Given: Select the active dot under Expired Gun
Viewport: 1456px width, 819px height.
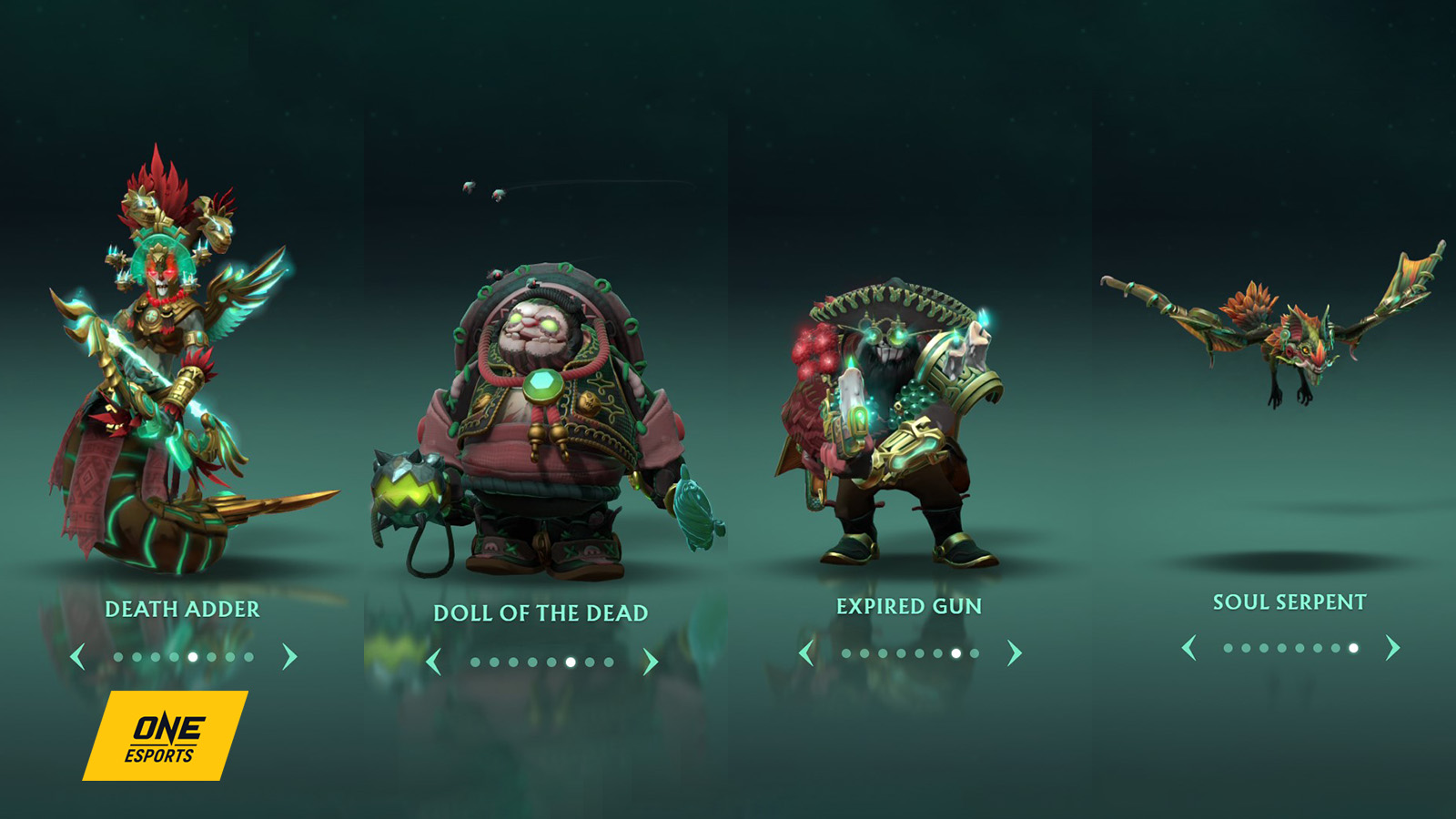Looking at the screenshot, I should coord(955,653).
